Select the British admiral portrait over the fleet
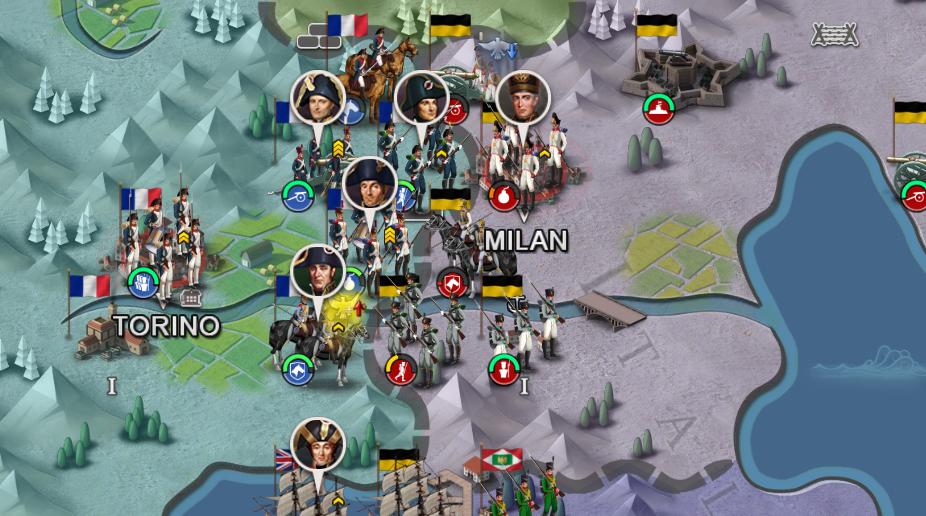This screenshot has height=516, width=926. 318,444
